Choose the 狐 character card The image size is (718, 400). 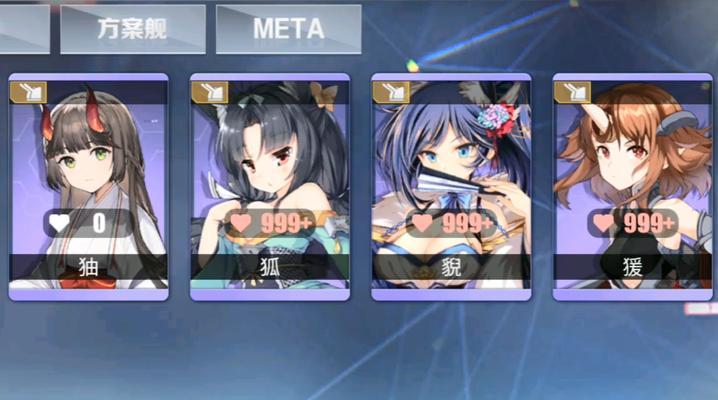269,186
